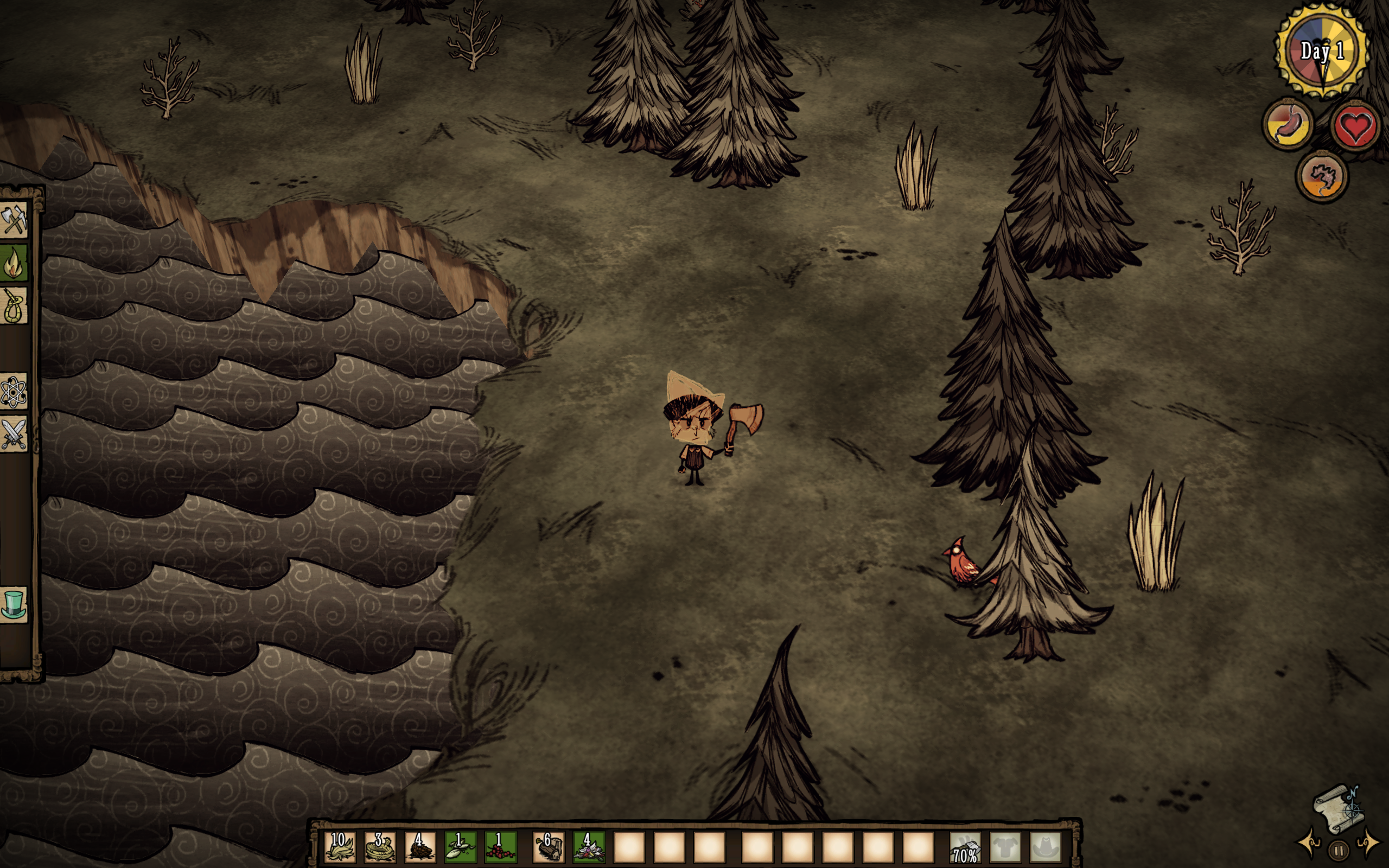Select the flower petals stack of 4
The width and height of the screenshot is (1389, 868).
coord(589,847)
